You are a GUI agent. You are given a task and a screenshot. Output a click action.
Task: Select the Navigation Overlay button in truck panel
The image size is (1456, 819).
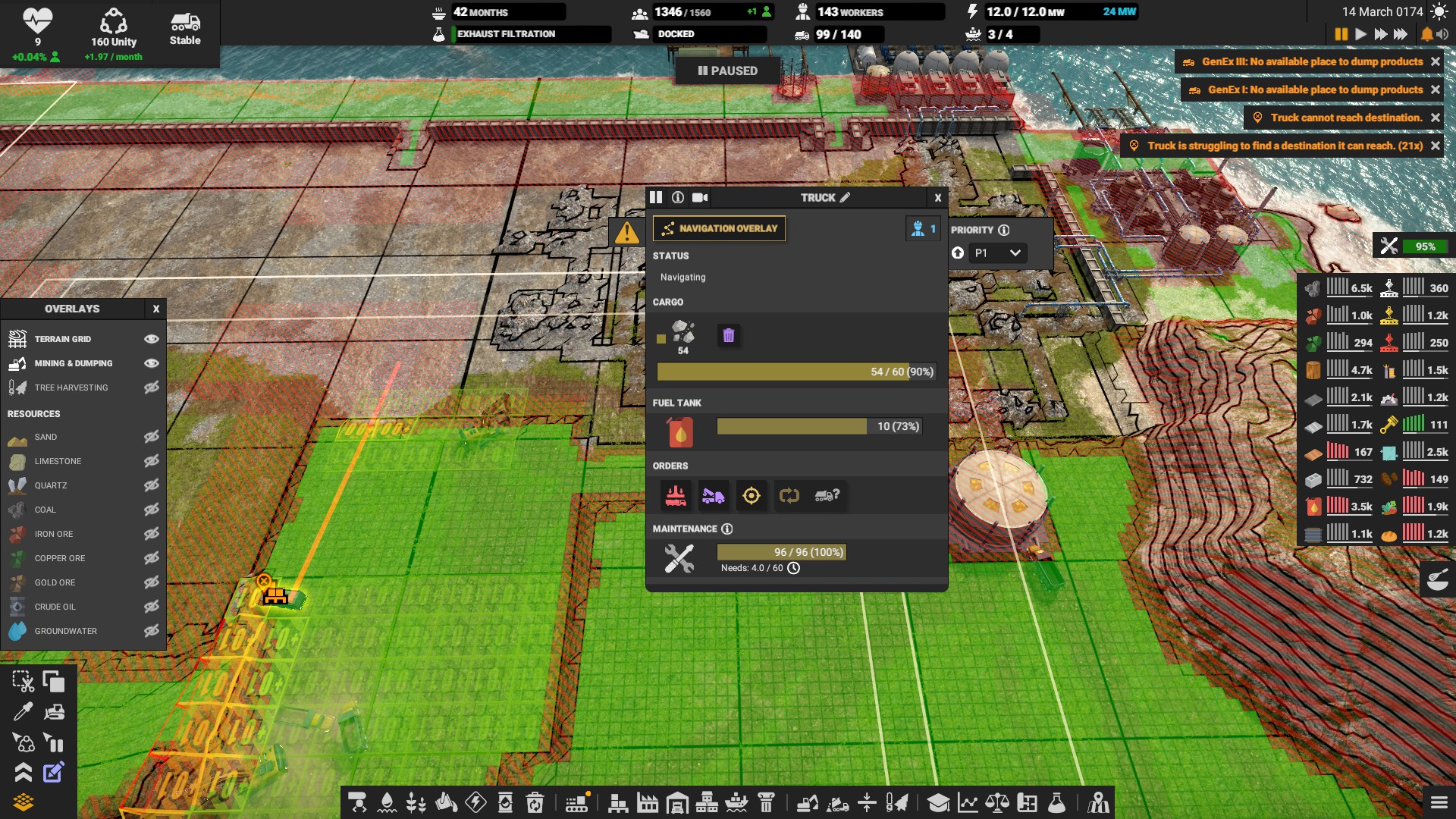click(719, 228)
